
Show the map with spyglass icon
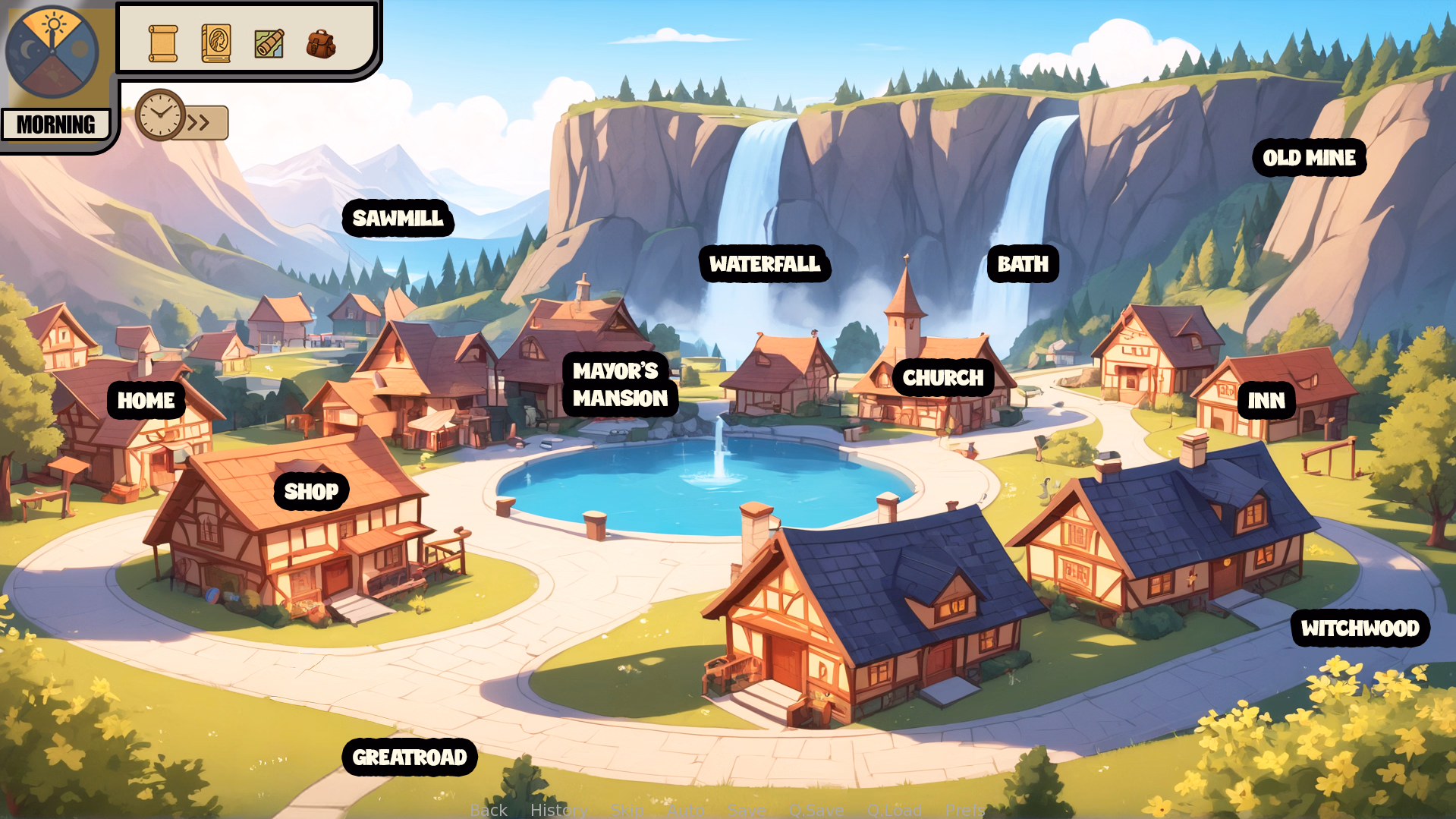click(269, 43)
